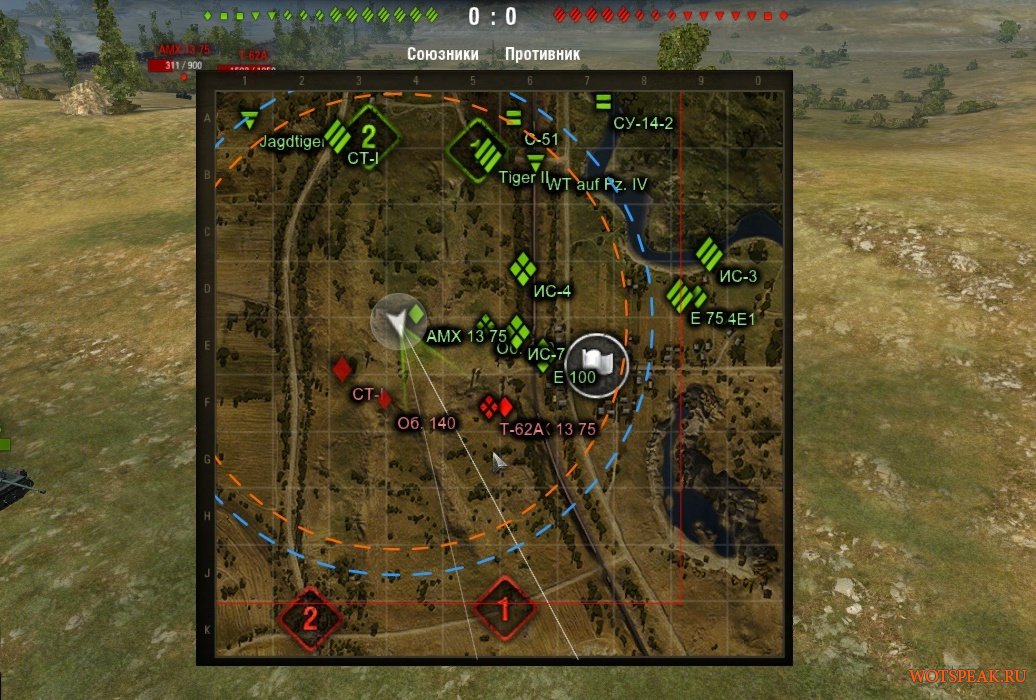Image resolution: width=1036 pixels, height=700 pixels.
Task: Ping the lone red diamond above СТ-I
Action: (343, 368)
